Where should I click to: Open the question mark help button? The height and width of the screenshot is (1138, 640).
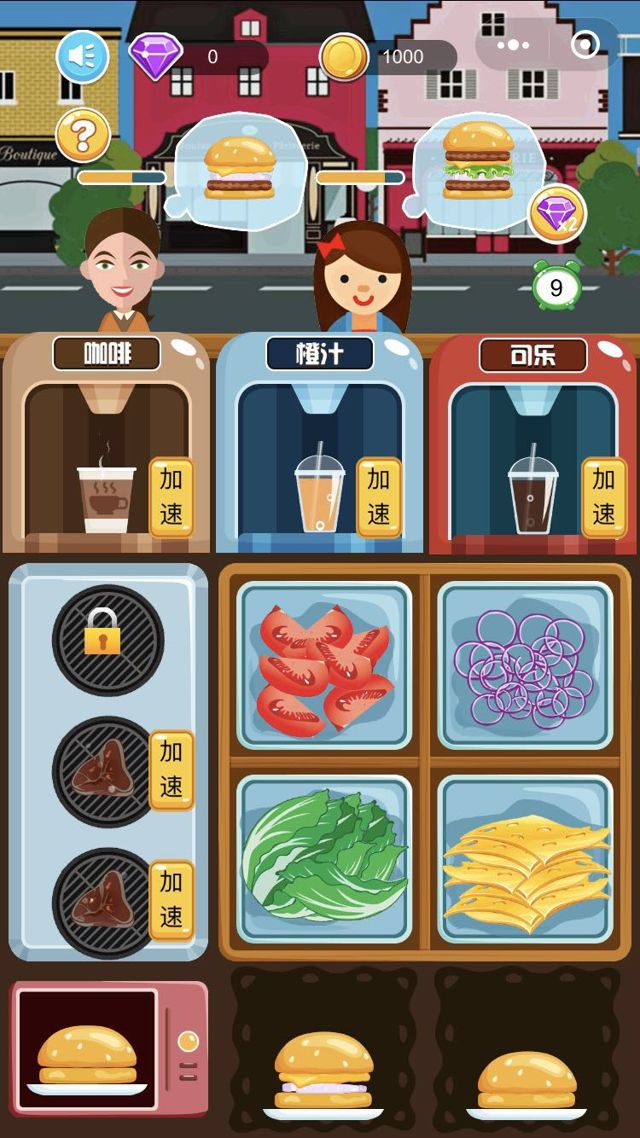(x=82, y=135)
